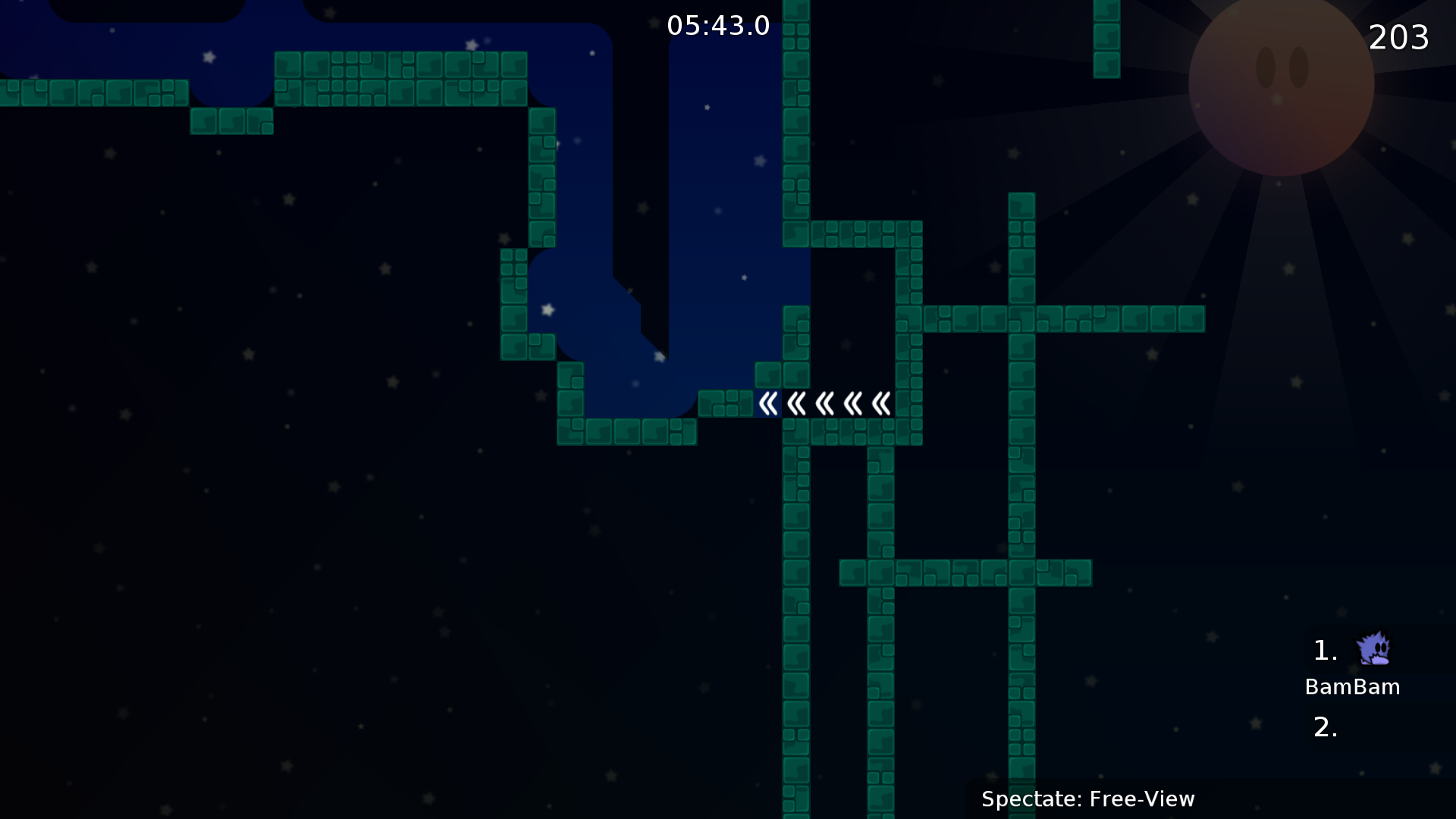Click the Spectate: Free-View label
1456x819 pixels.
pos(1087,799)
